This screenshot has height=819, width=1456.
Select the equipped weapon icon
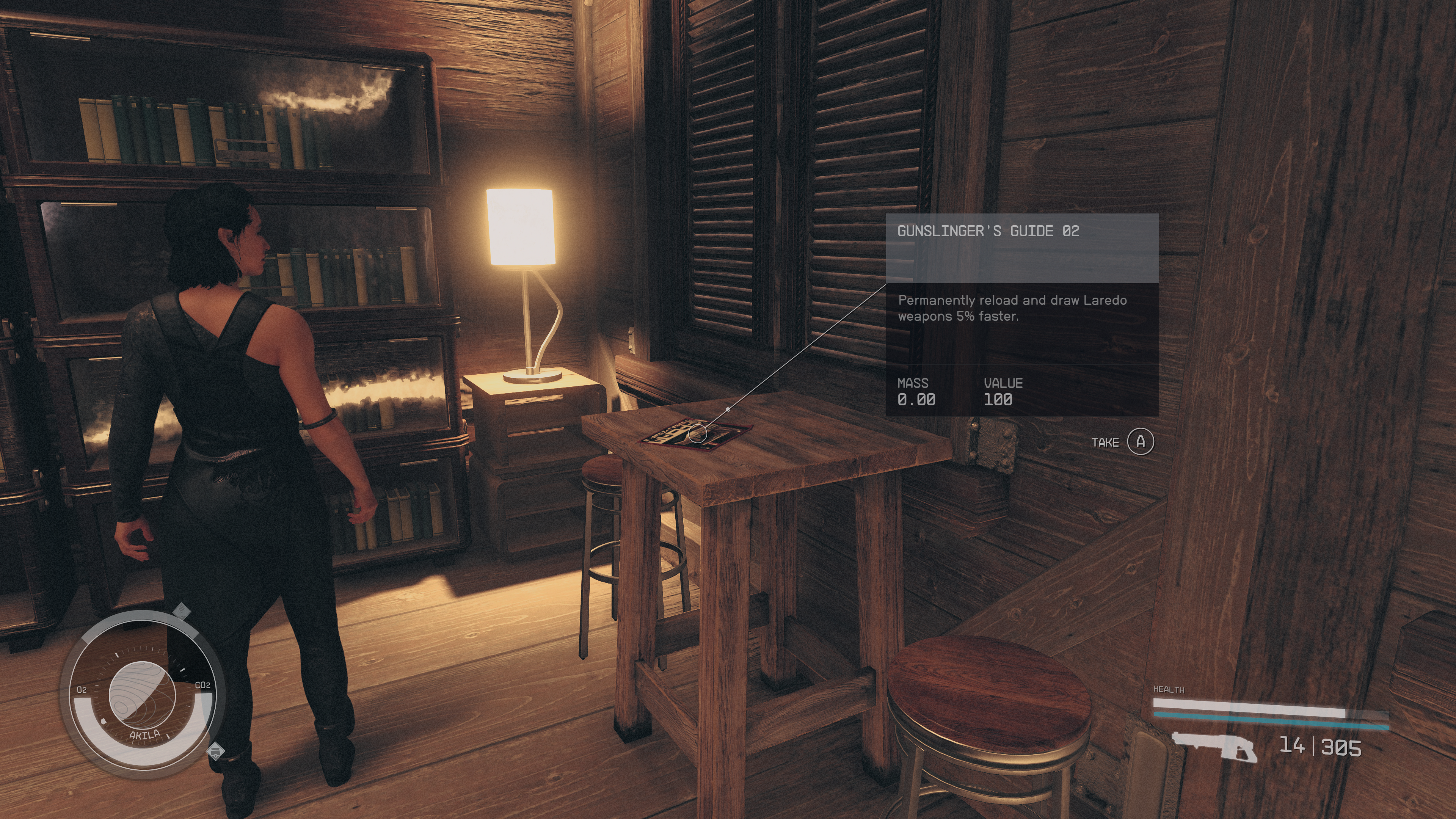pos(1213,746)
